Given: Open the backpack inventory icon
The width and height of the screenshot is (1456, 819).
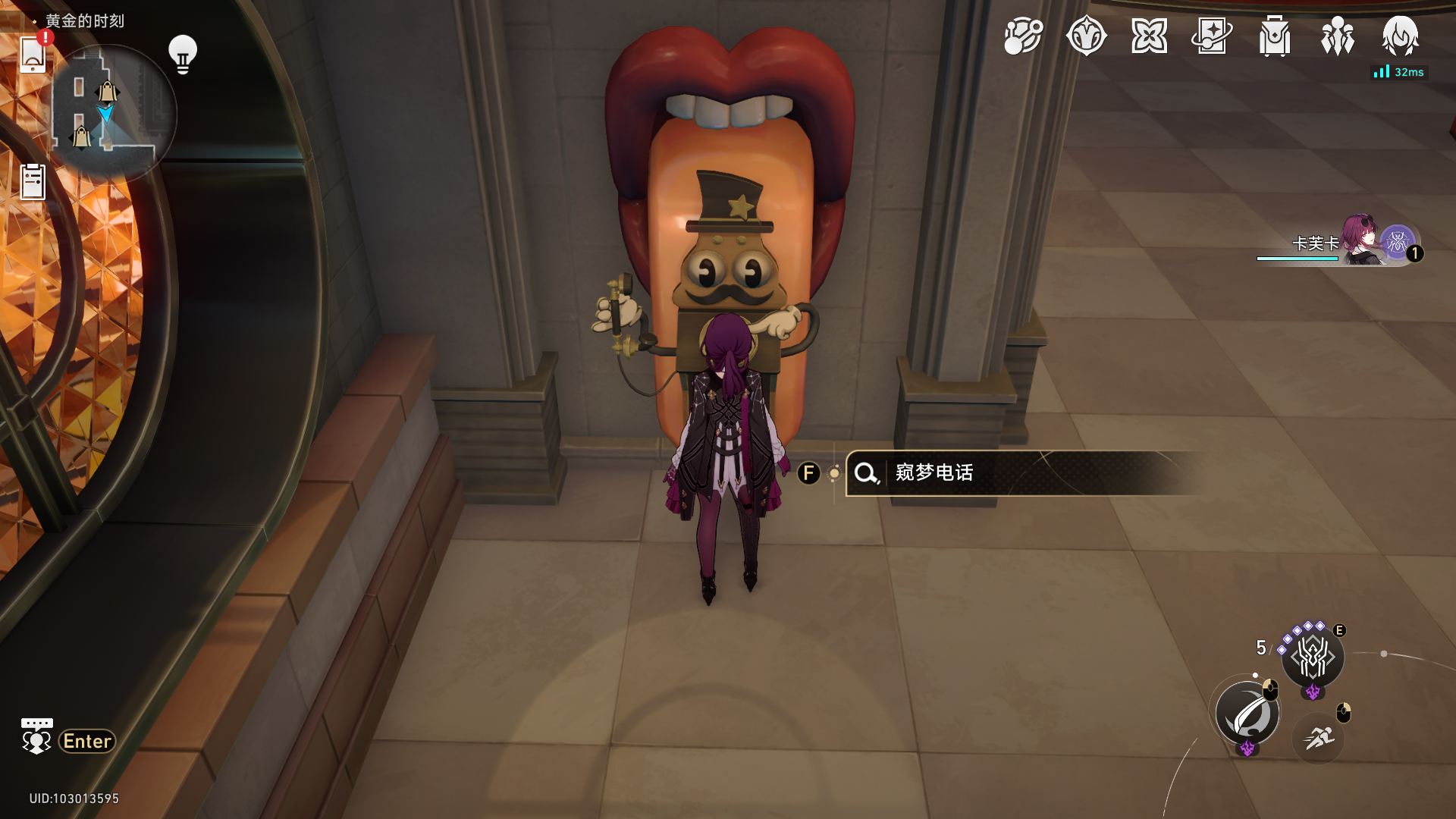Looking at the screenshot, I should point(1275,36).
